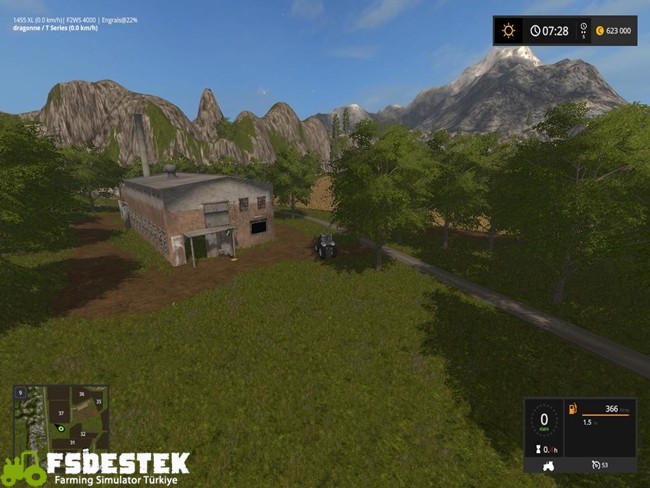650x488 pixels.
Task: Click the cruise control speed icon
Action: [x=593, y=465]
